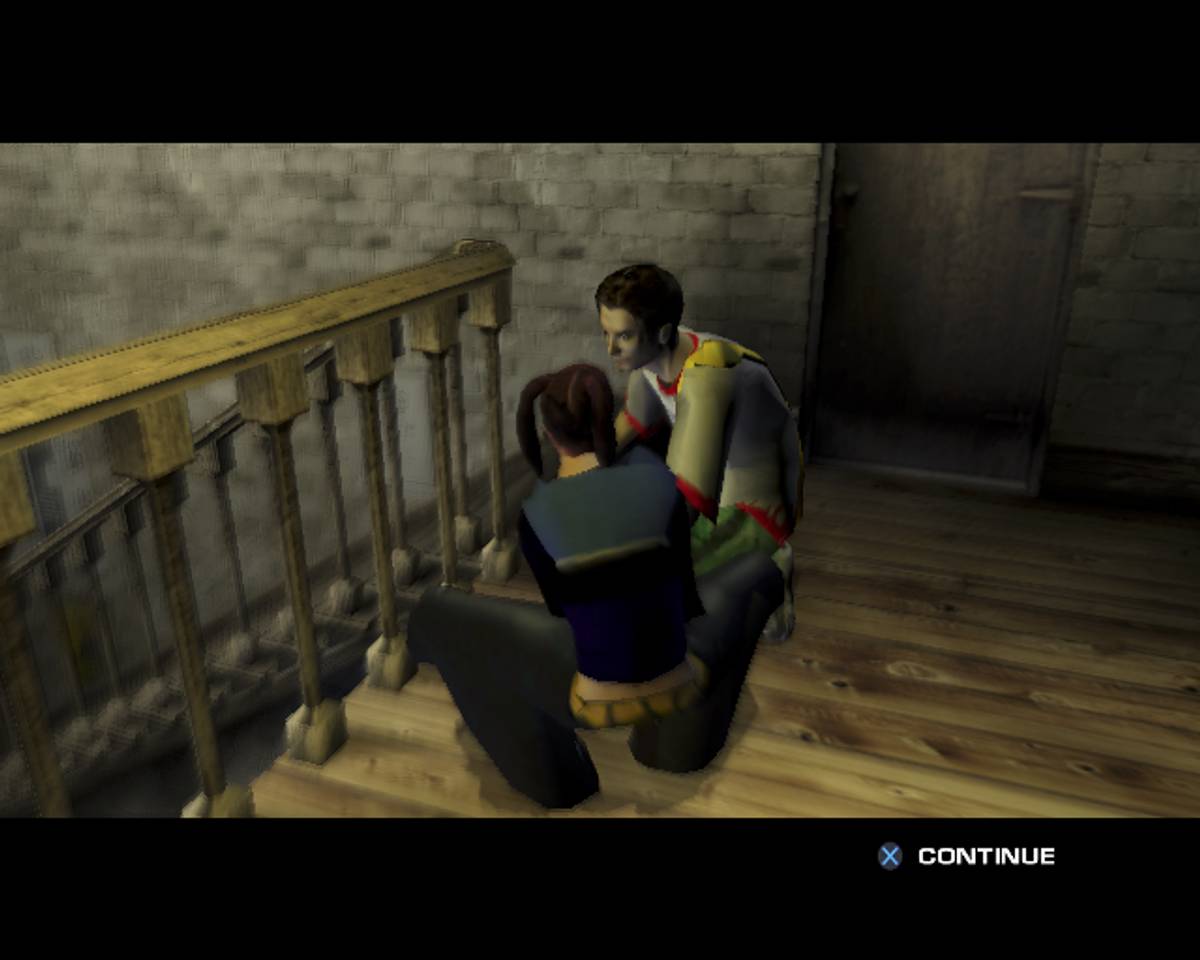Viewport: 1200px width, 960px height.
Task: Select the CONTINUE text label
Action: 986,856
